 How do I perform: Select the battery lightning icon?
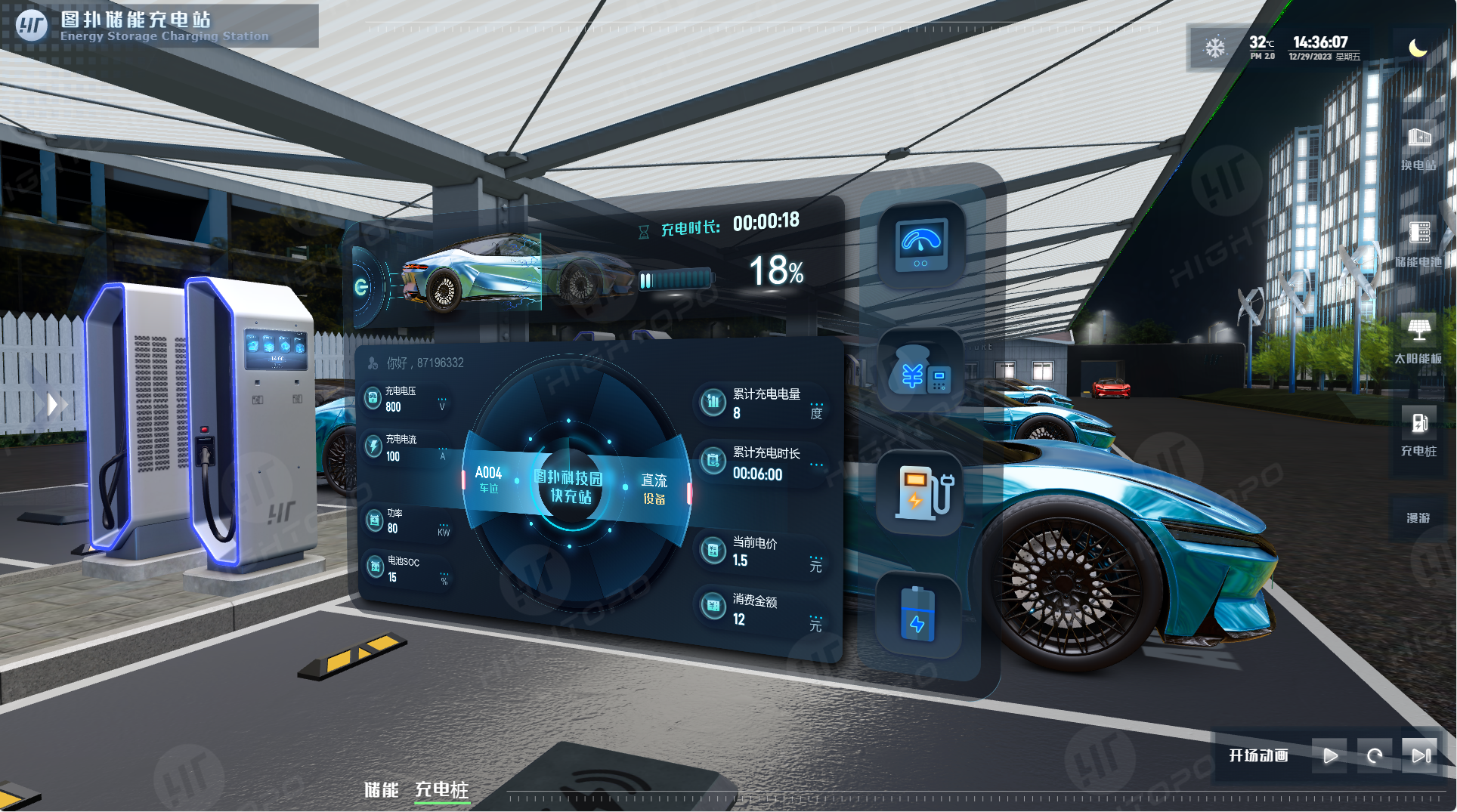918,615
